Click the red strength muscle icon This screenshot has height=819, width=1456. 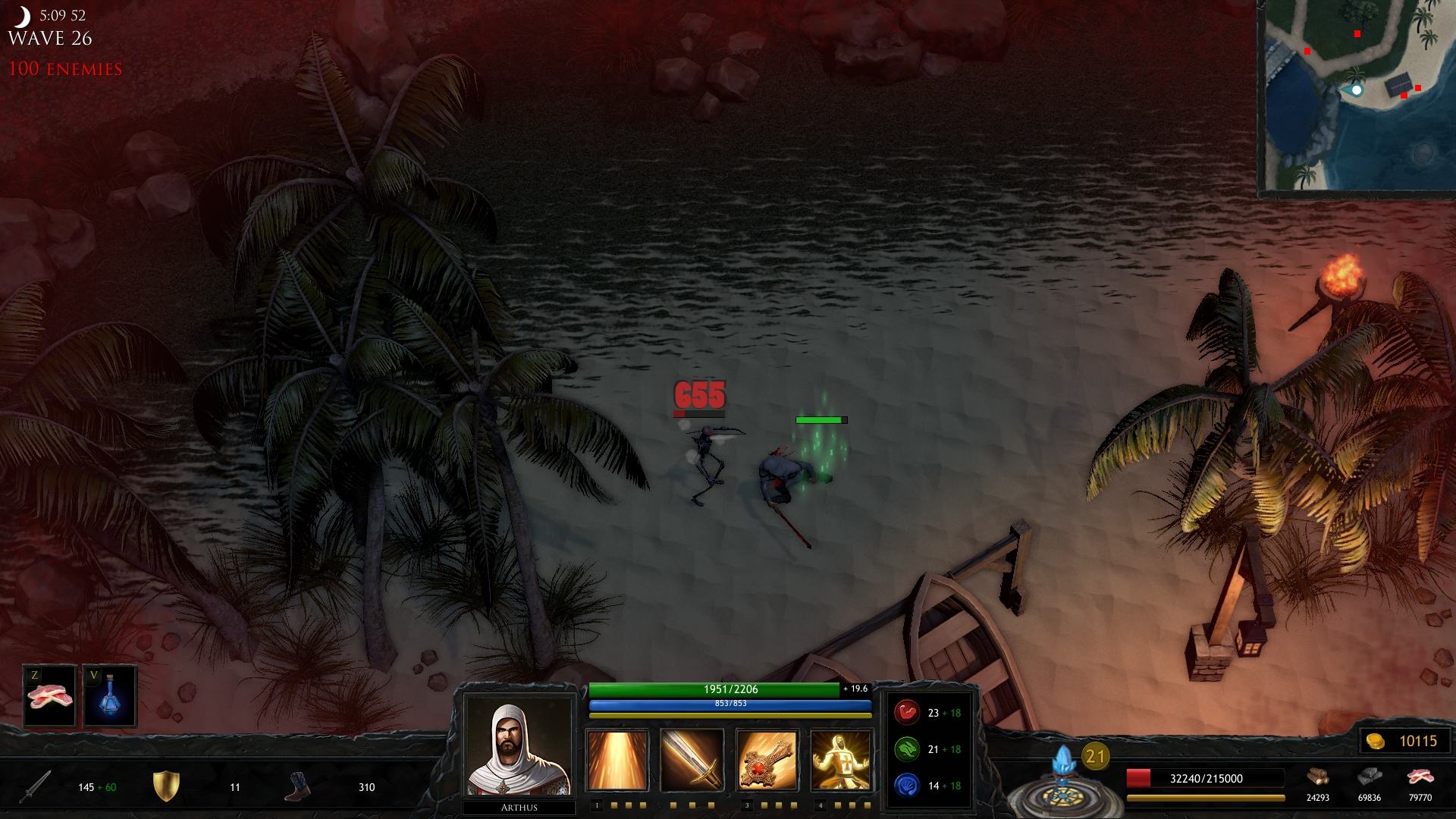907,713
